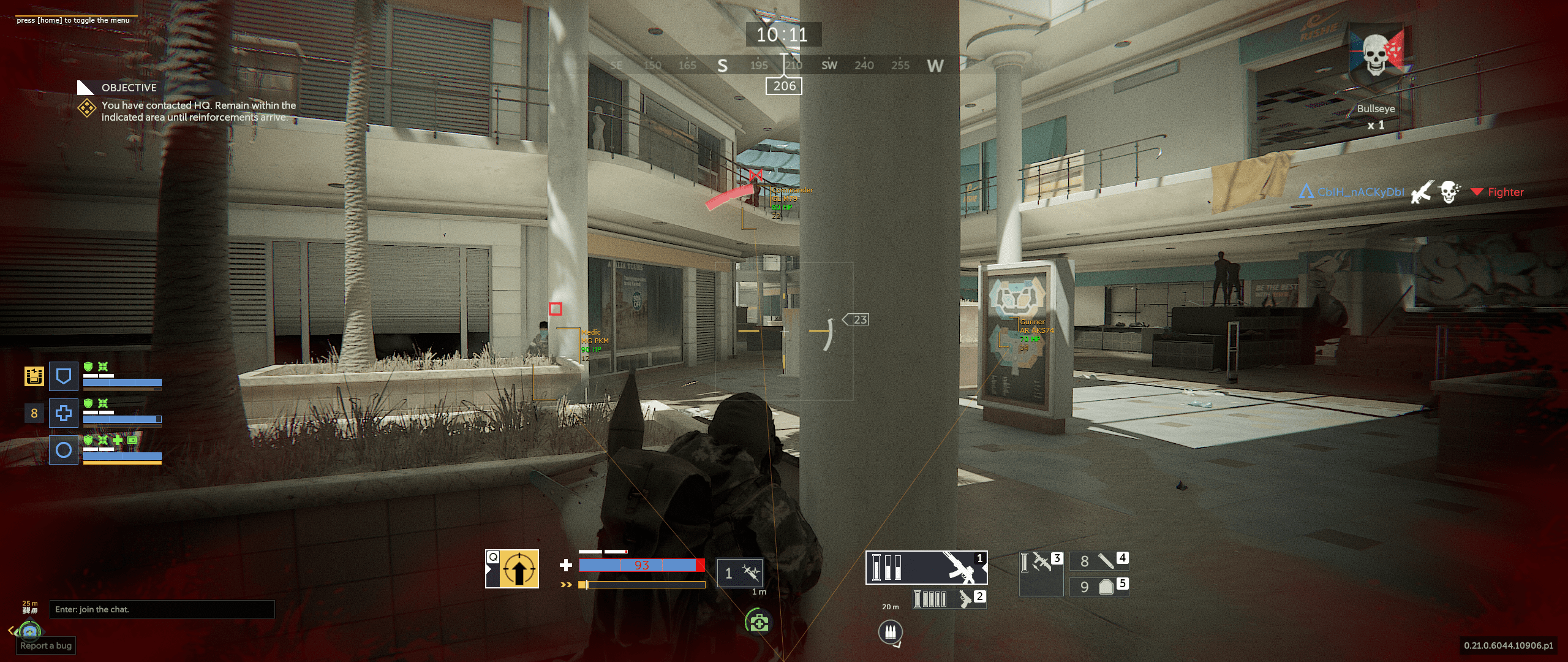Select the syringe stim item icon
Image resolution: width=1568 pixels, height=662 pixels.
(x=741, y=572)
